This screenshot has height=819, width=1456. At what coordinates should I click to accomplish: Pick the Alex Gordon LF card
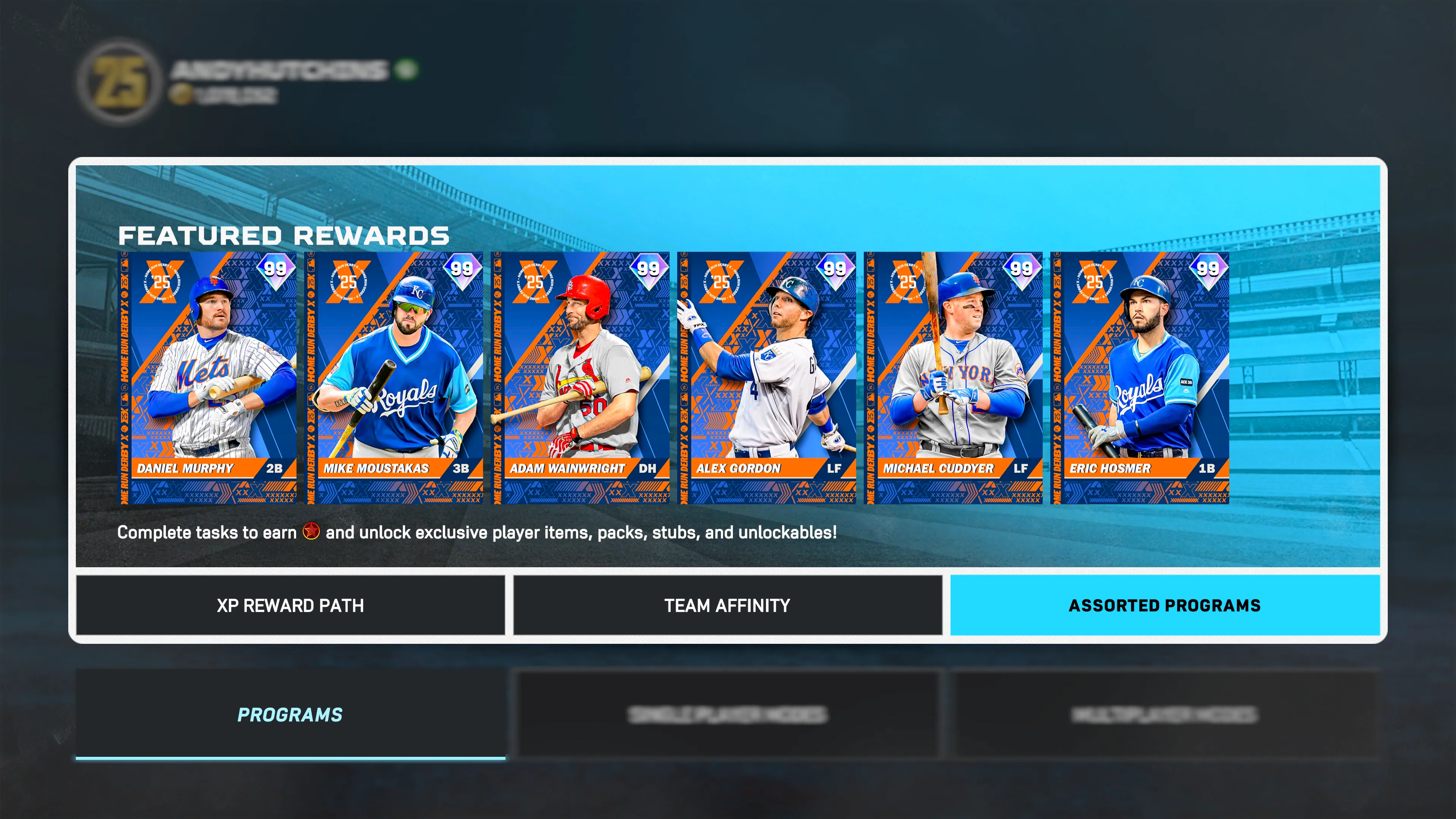point(767,378)
